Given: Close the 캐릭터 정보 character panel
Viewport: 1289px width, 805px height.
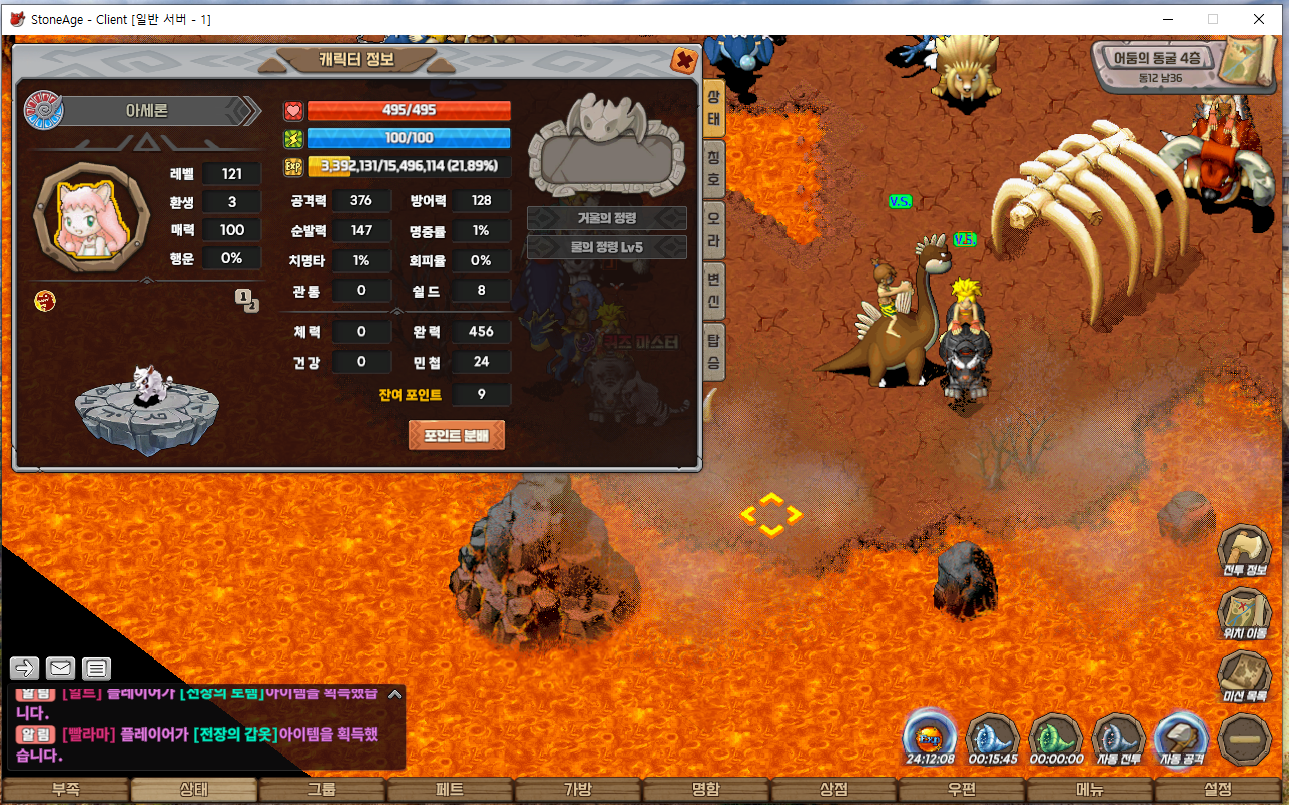Looking at the screenshot, I should point(685,60).
